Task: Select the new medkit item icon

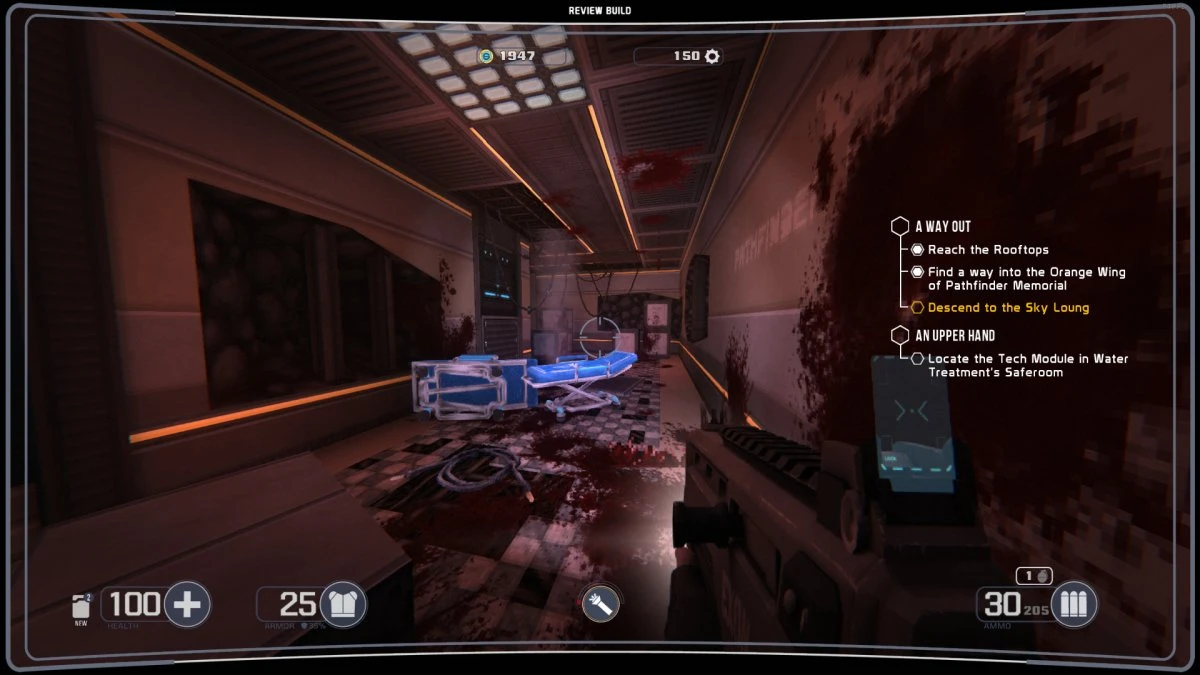Action: [82, 606]
